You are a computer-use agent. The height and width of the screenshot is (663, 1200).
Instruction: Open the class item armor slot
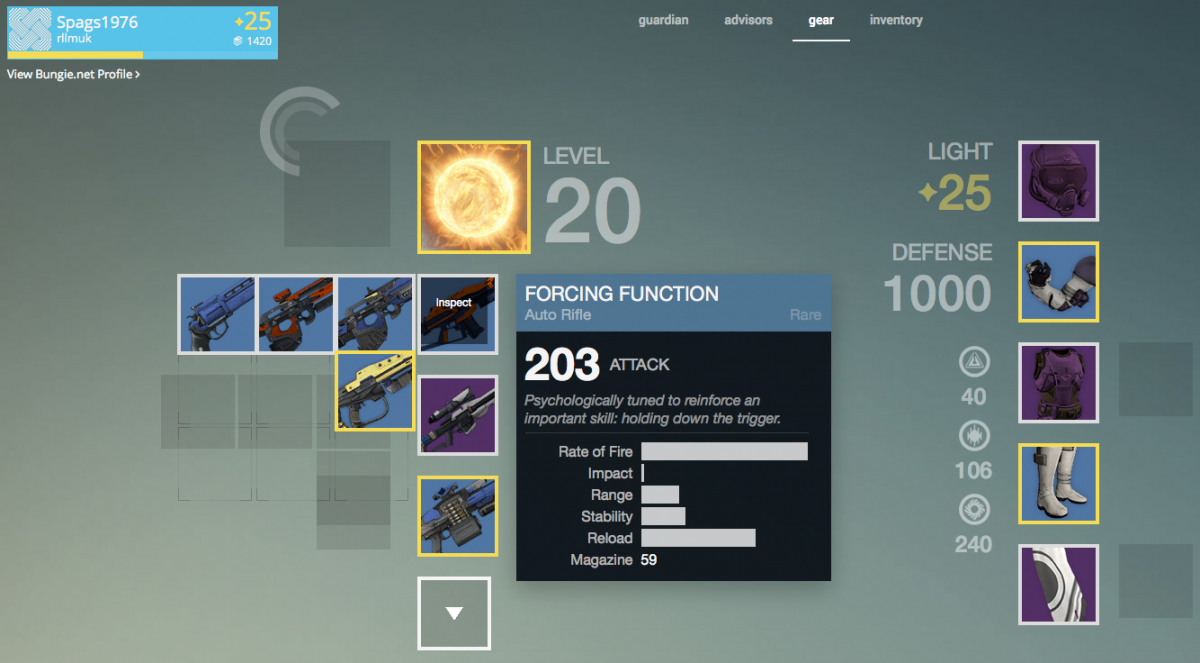click(x=1058, y=585)
